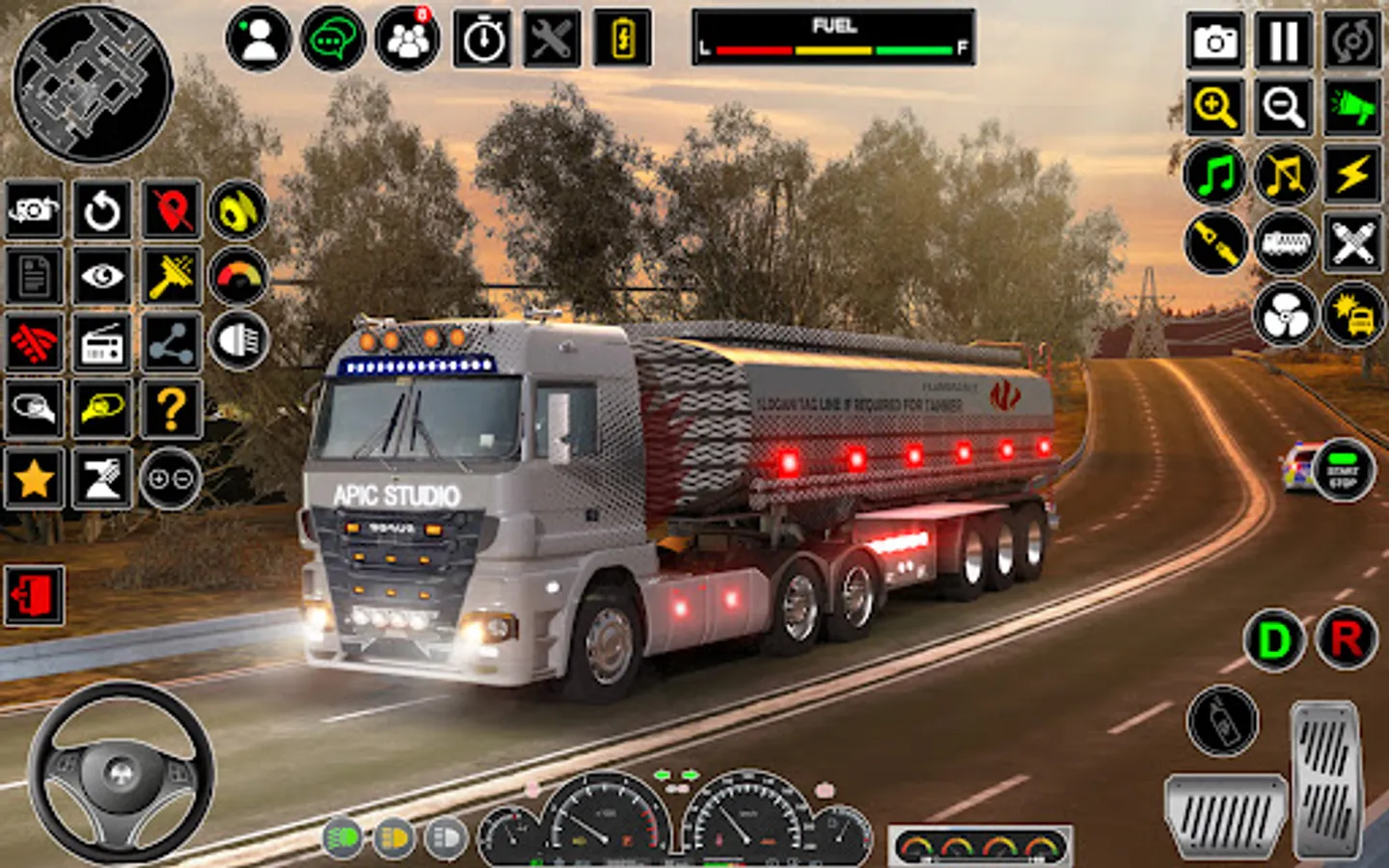Select the yellow star icon
Screen dimensions: 1389x868
click(x=35, y=478)
